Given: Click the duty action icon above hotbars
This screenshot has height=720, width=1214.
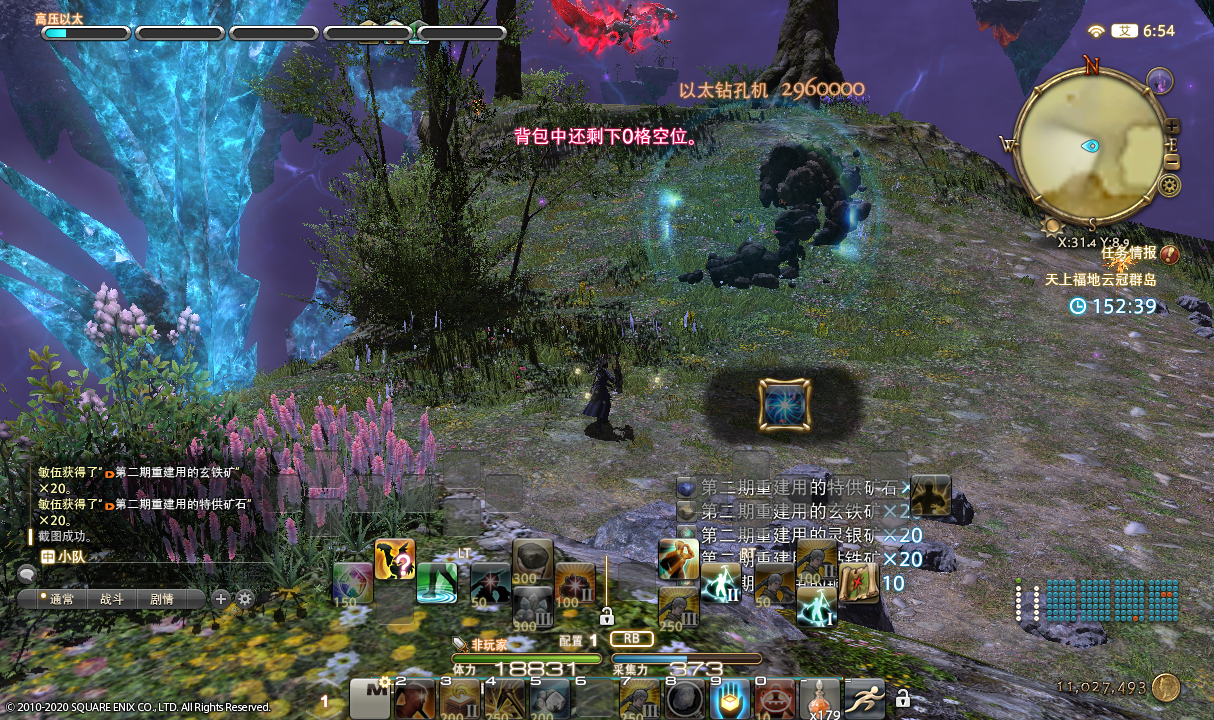Looking at the screenshot, I should [x=784, y=403].
